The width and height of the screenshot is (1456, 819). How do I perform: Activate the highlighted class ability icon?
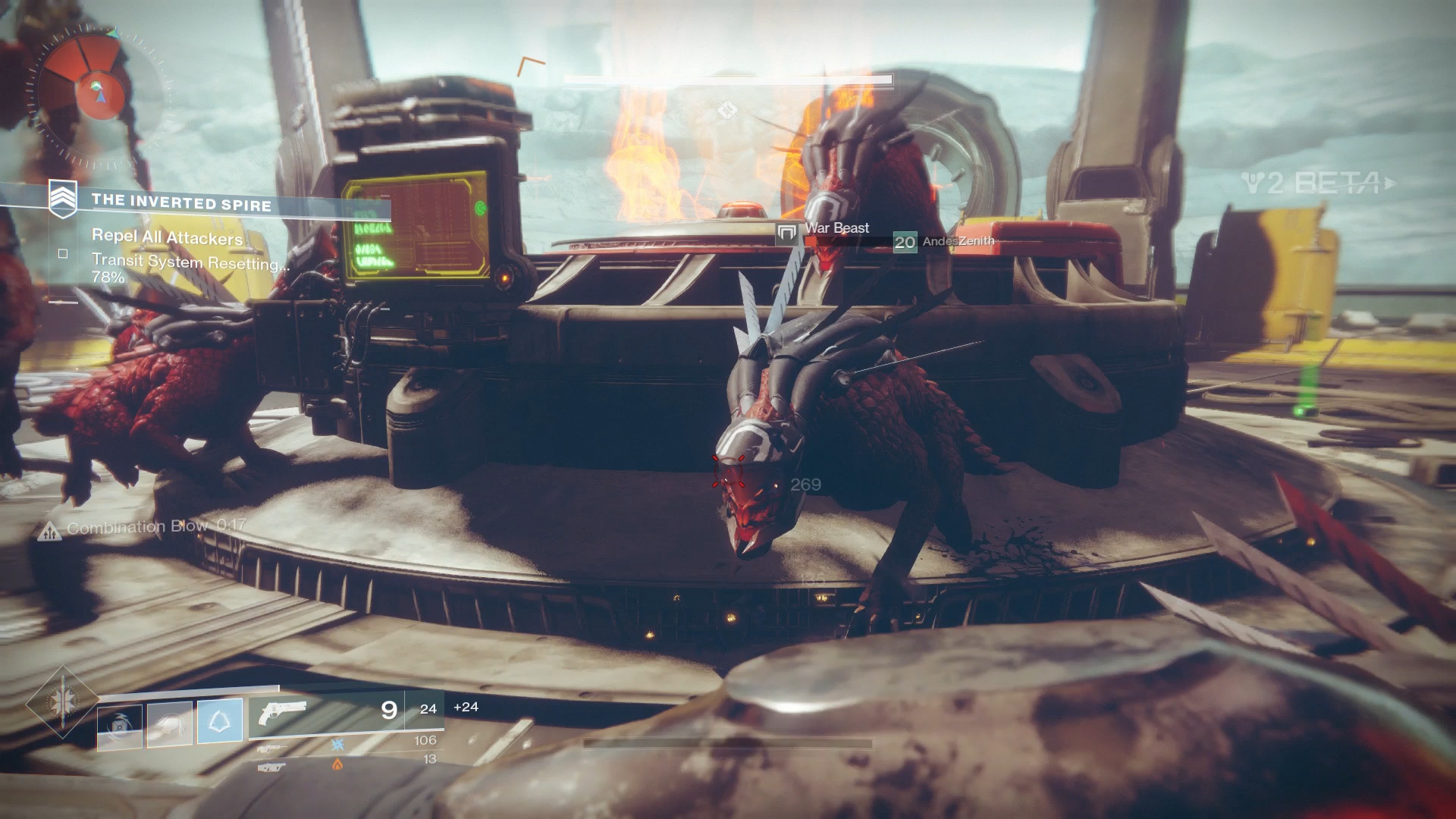(x=220, y=720)
